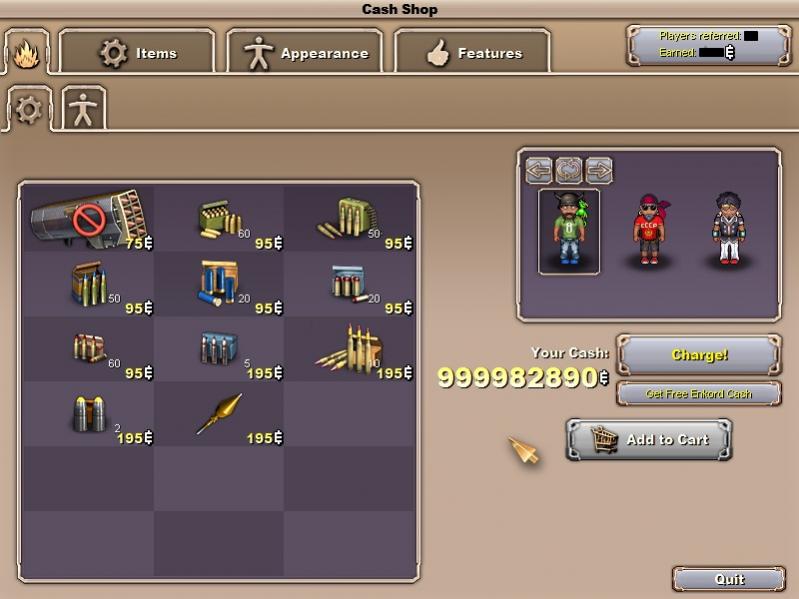Click the rotate arrows preview button
The width and height of the screenshot is (799, 599).
click(x=569, y=169)
